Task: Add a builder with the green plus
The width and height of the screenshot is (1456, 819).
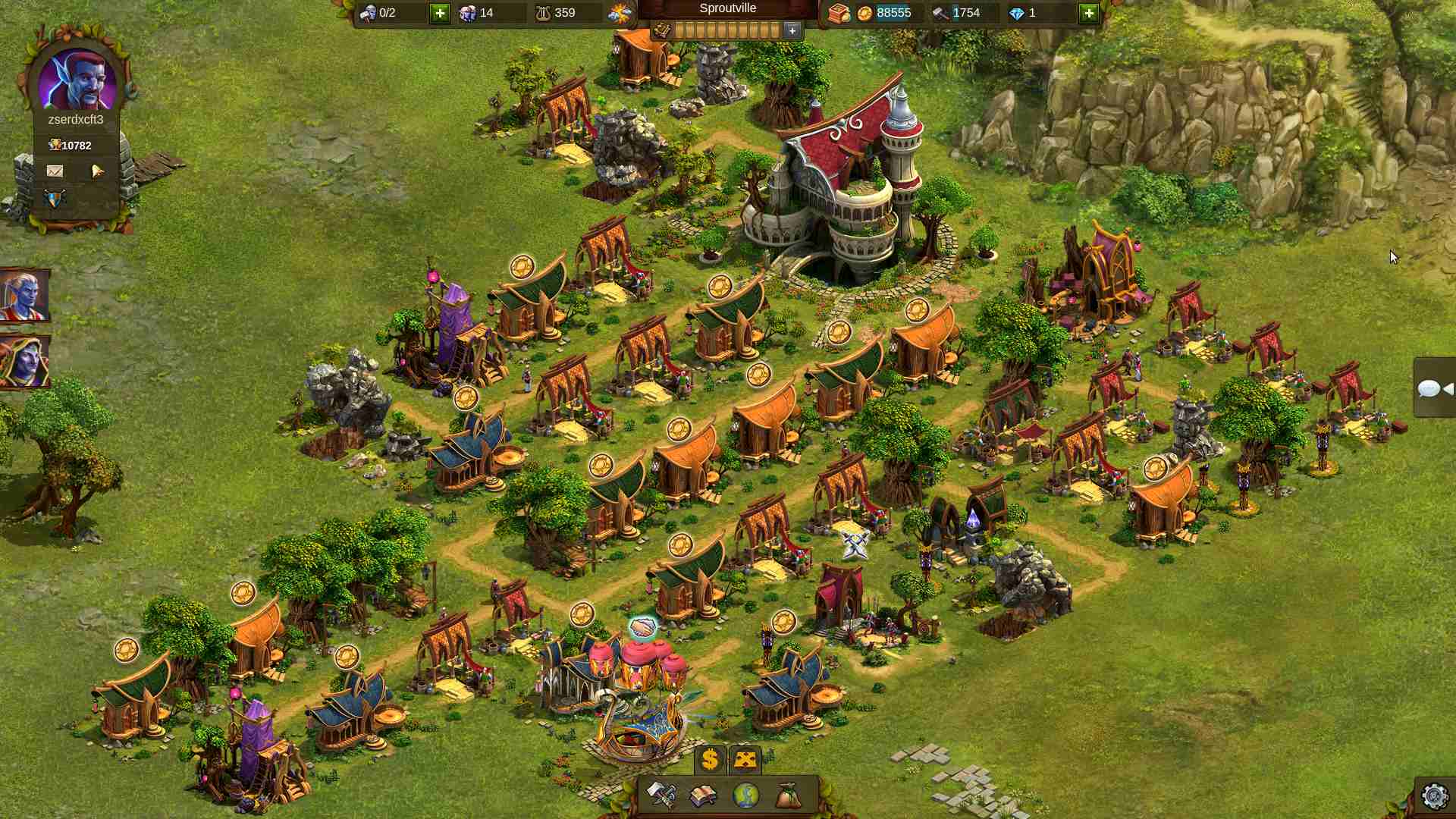Action: [440, 13]
